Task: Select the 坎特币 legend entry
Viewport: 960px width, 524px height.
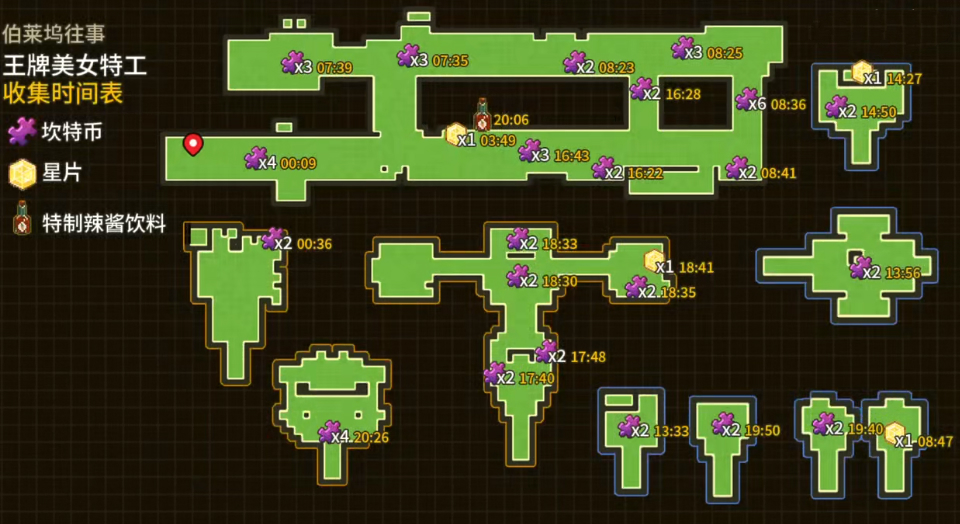Action: (23, 130)
